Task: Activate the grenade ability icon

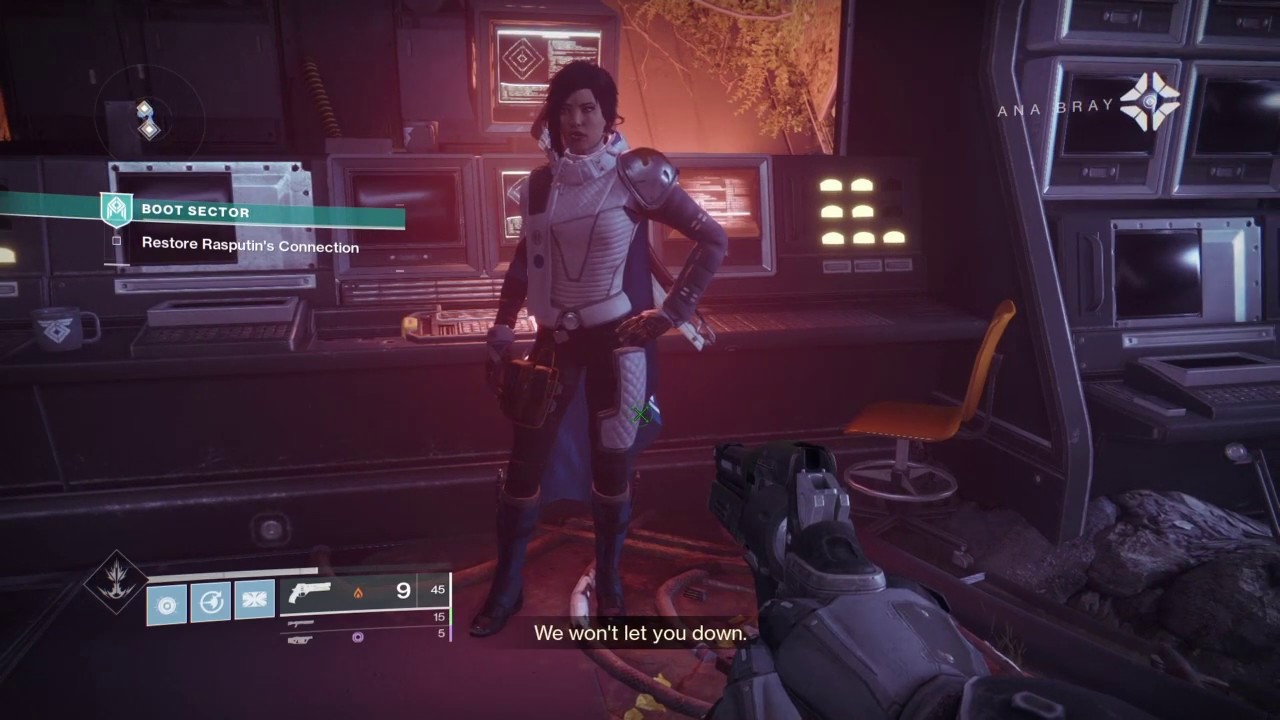Action: [x=167, y=605]
